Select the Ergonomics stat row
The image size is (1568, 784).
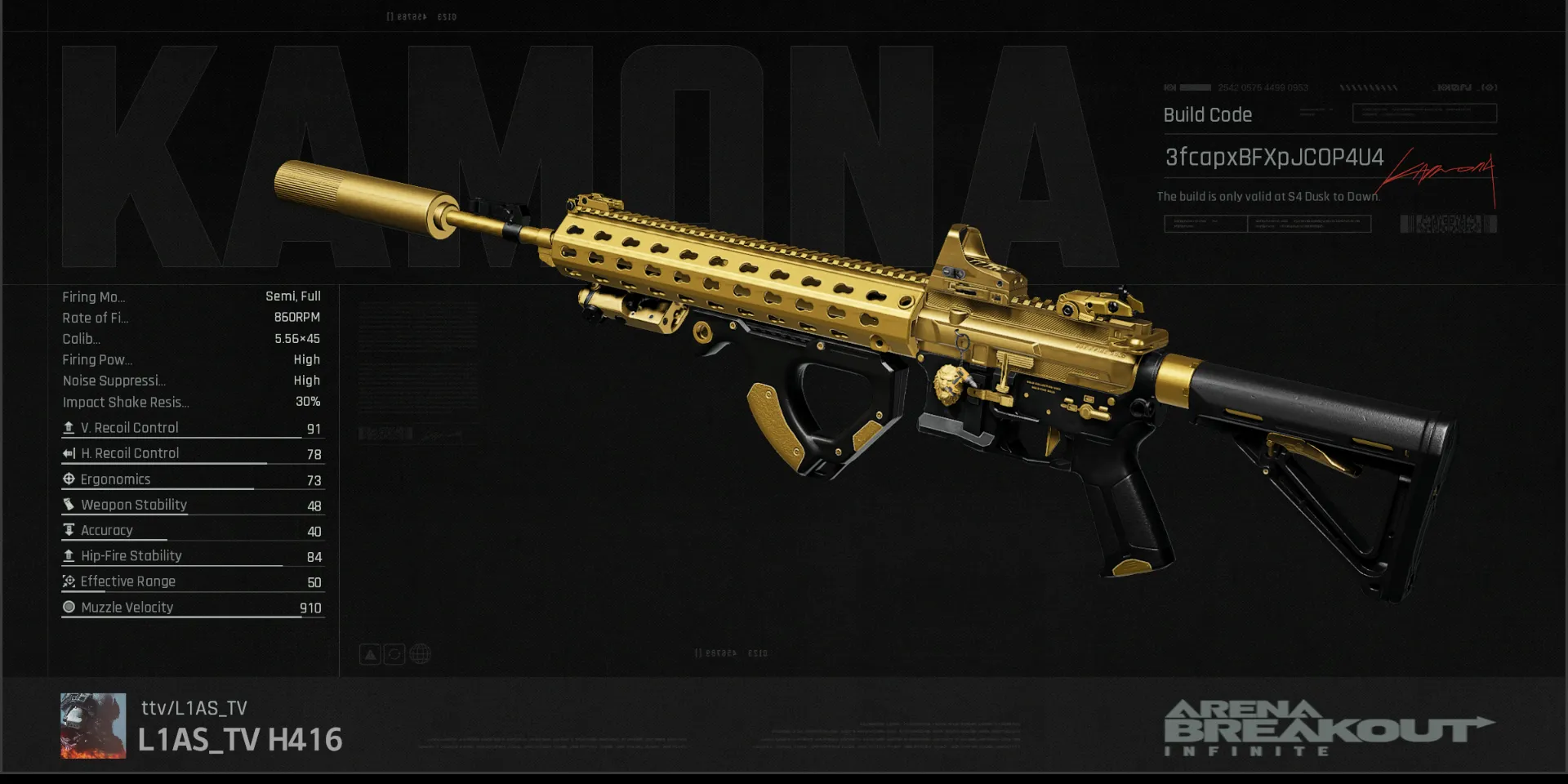(x=192, y=479)
